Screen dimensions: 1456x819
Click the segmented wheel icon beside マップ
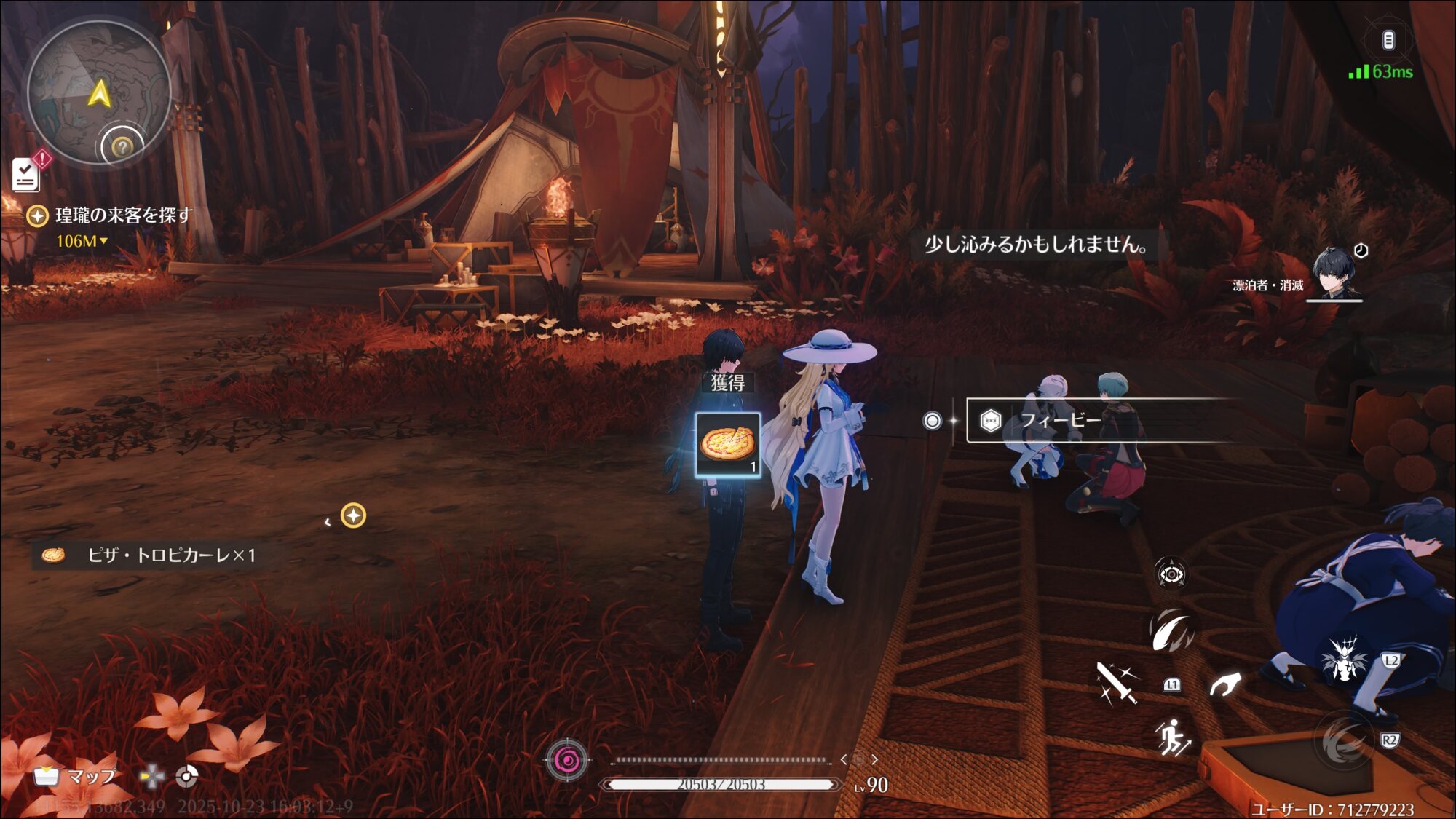click(x=186, y=777)
